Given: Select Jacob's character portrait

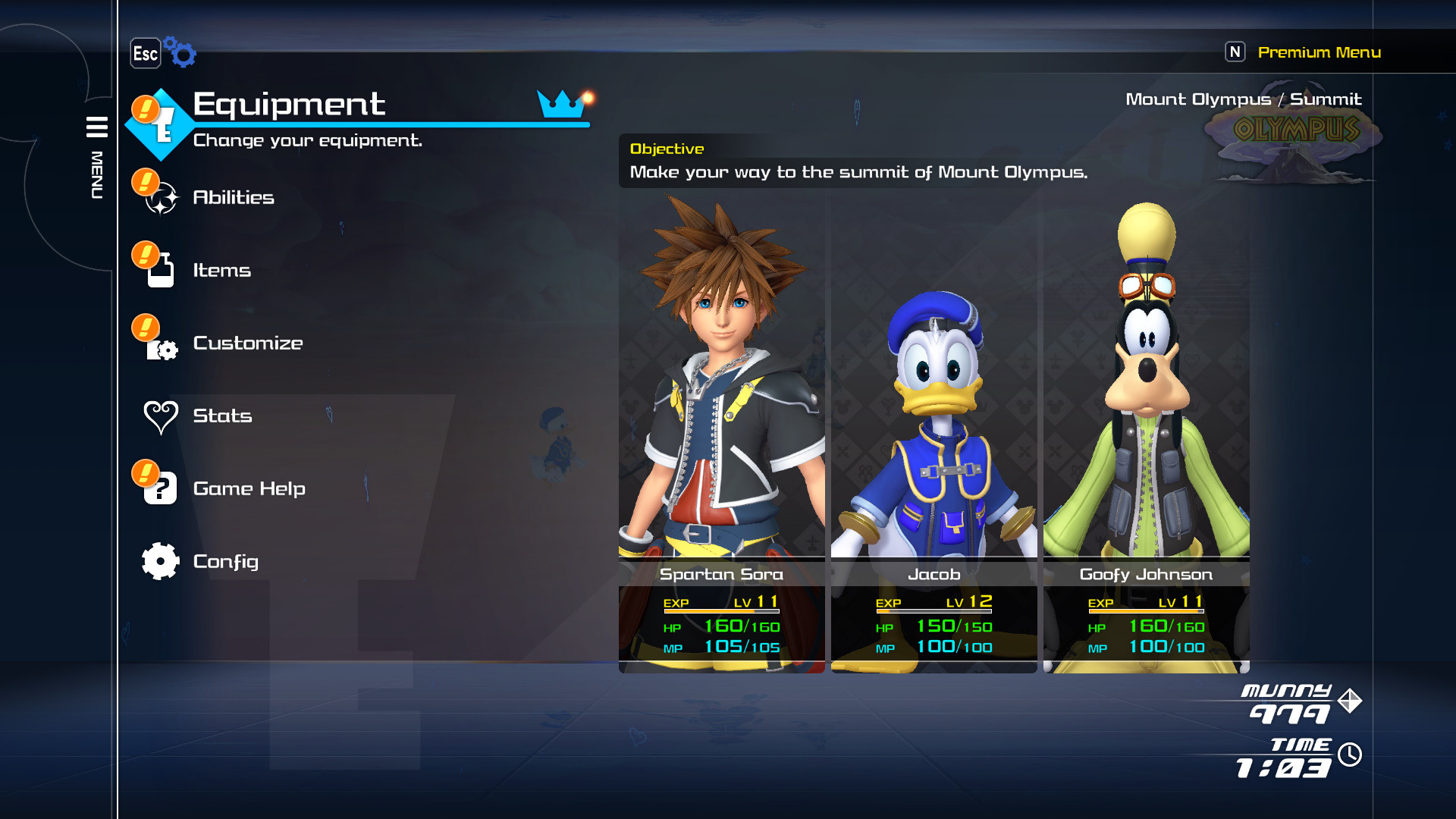Looking at the screenshot, I should pyautogui.click(x=934, y=379).
